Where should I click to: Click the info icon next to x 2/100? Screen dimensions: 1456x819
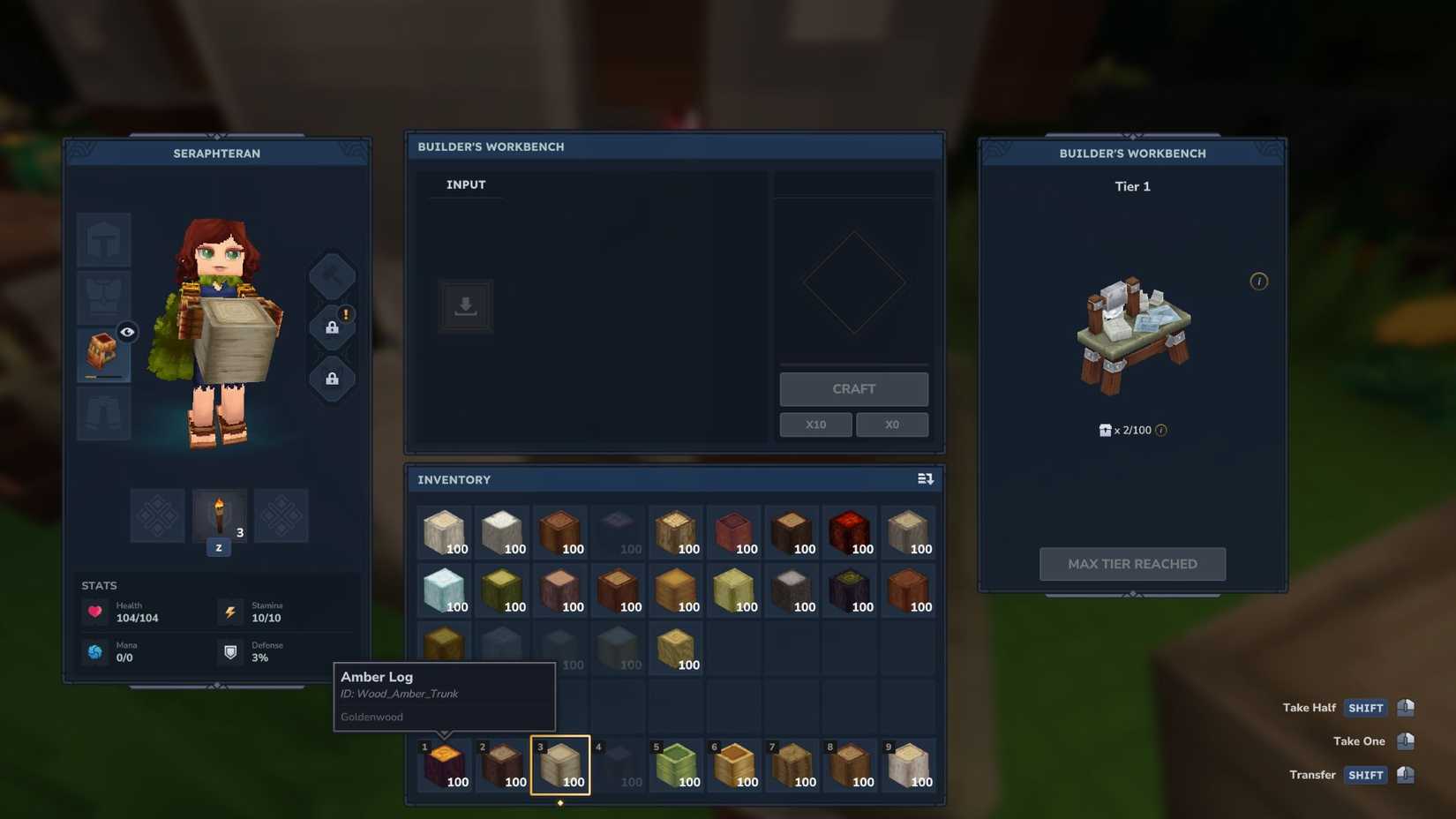[1162, 431]
